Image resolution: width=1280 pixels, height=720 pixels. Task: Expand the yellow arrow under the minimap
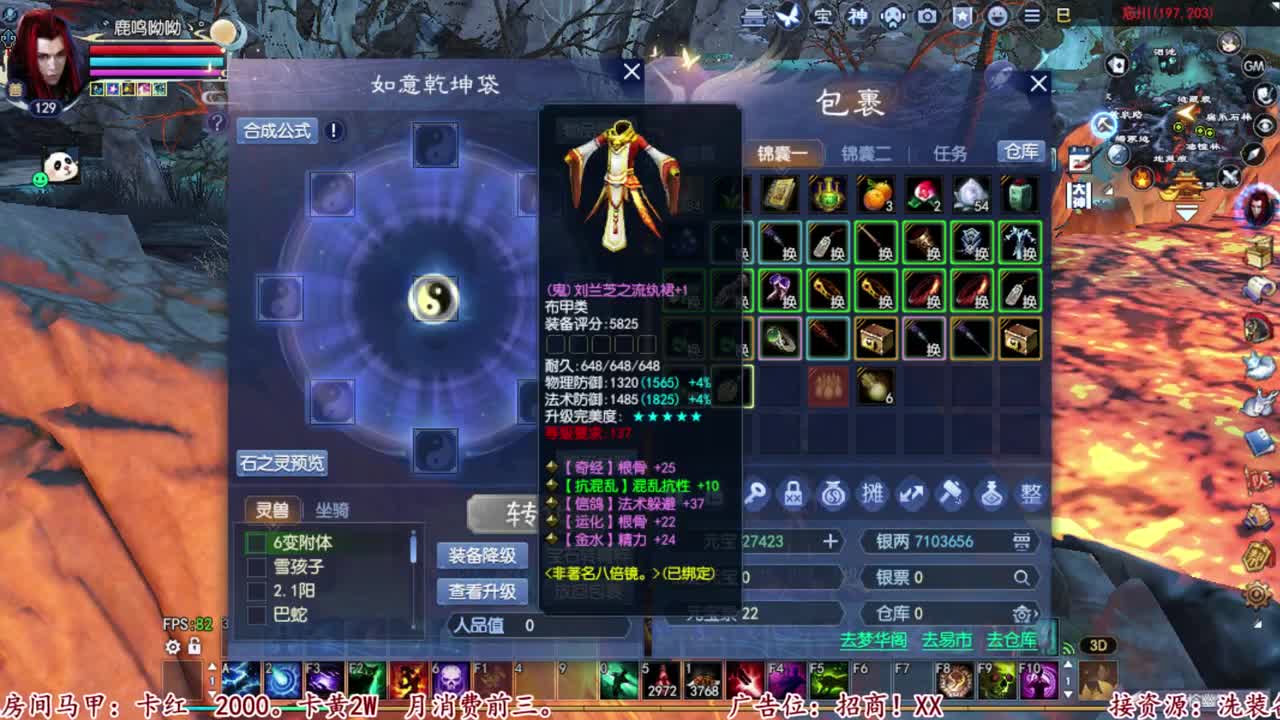1186,211
